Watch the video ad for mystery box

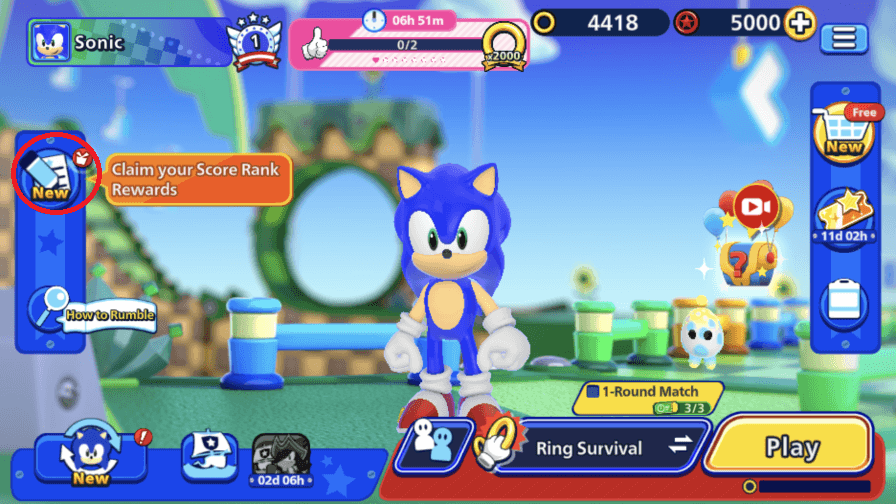pos(757,206)
